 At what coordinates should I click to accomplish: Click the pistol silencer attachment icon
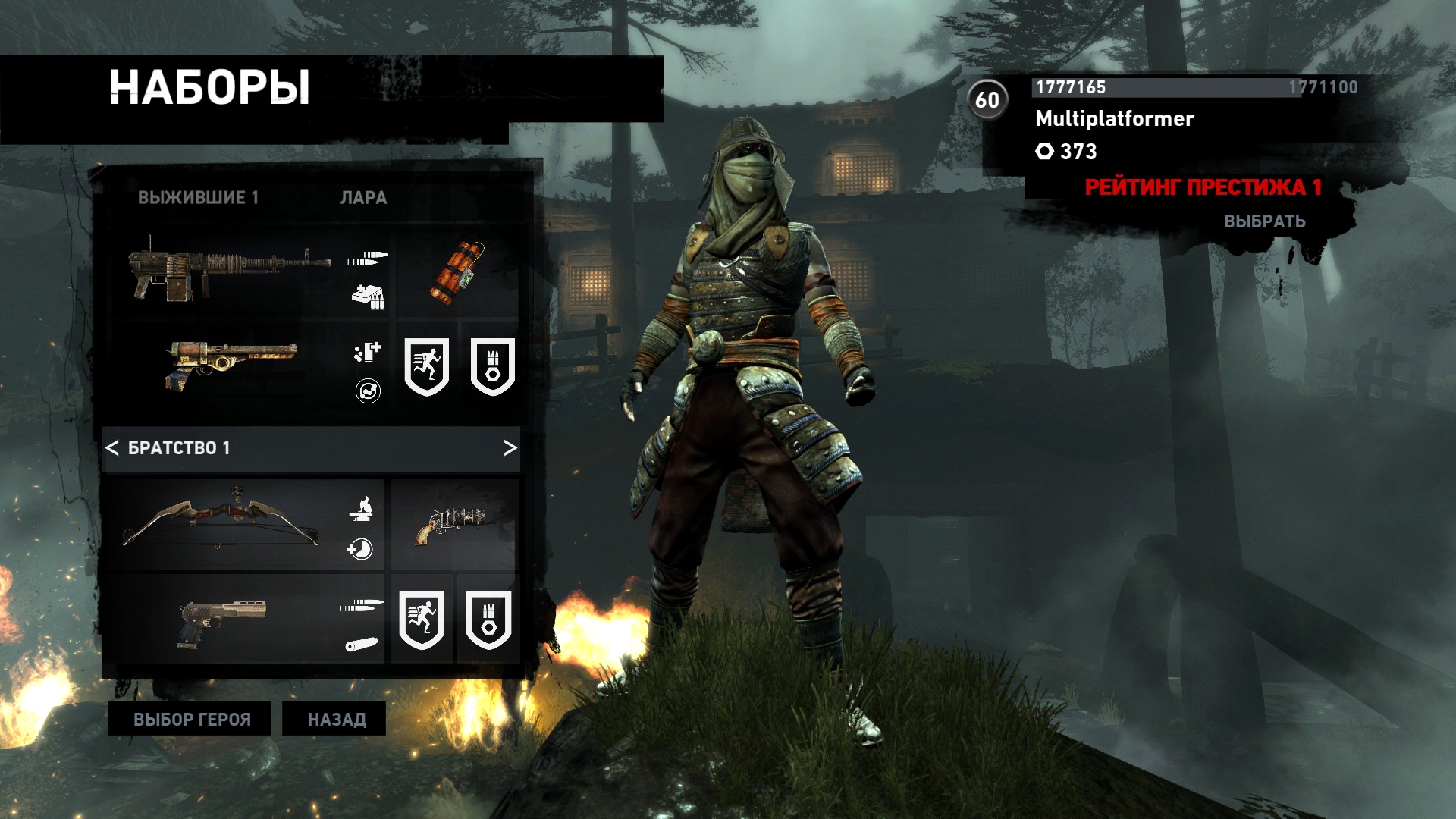(362, 645)
